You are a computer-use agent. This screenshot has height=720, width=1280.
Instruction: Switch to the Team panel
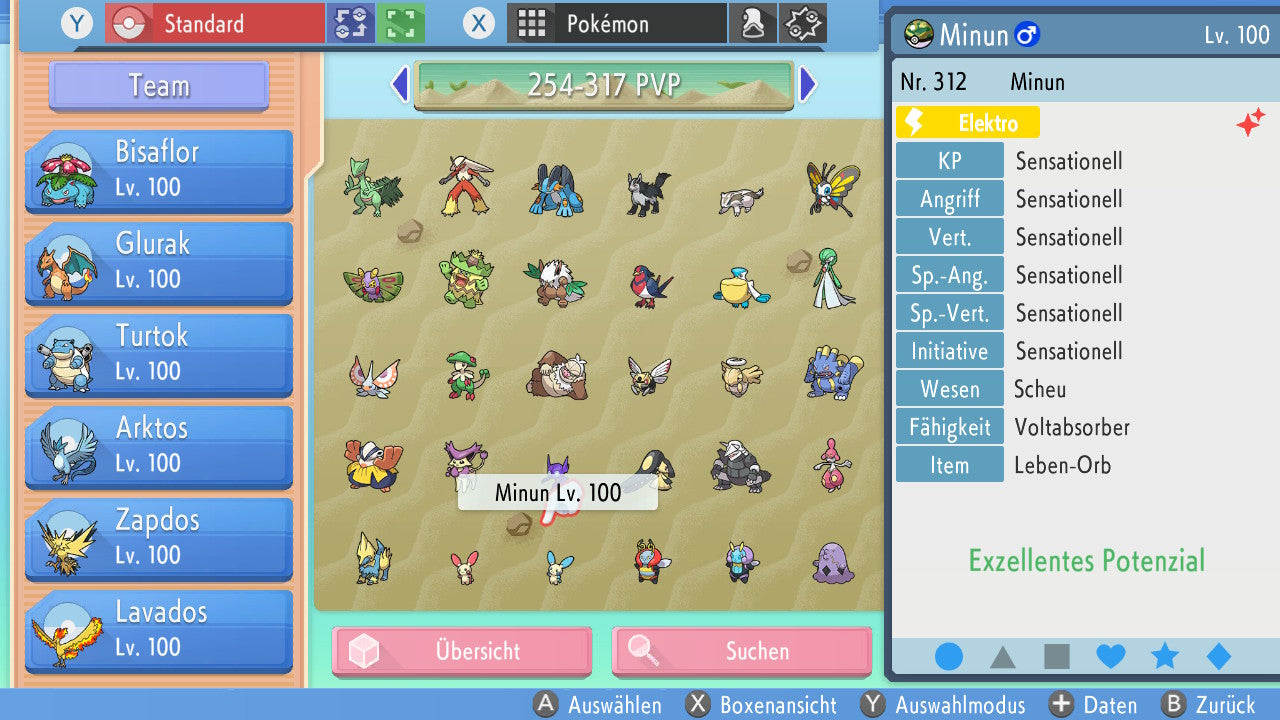[x=157, y=86]
